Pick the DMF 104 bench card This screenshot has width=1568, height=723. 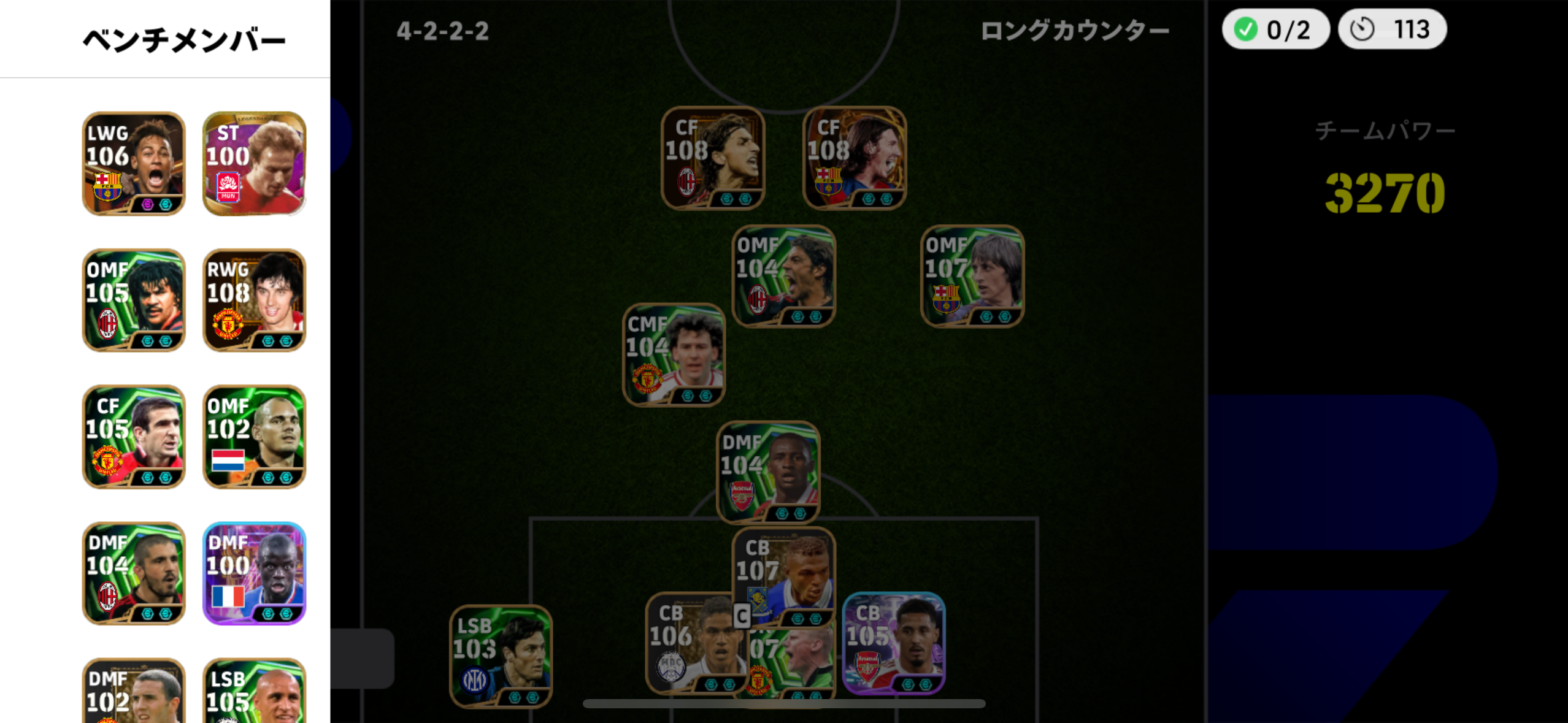[134, 573]
